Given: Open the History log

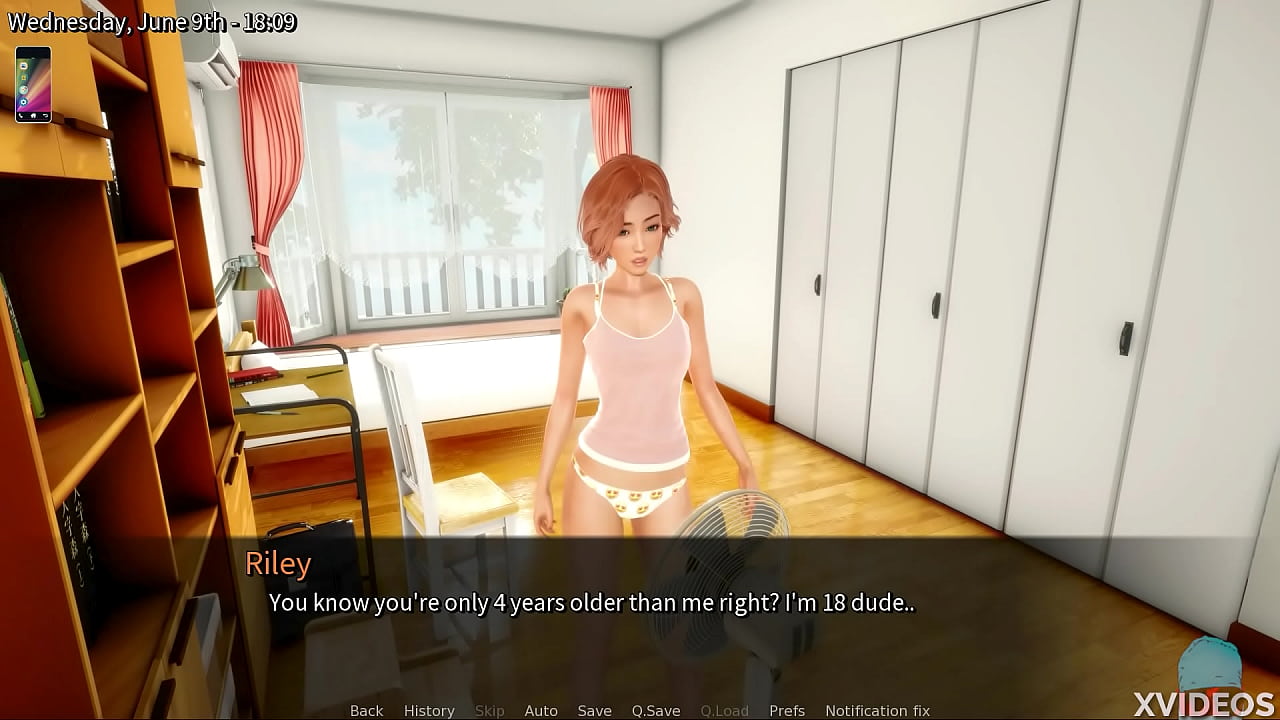Looking at the screenshot, I should (x=428, y=710).
